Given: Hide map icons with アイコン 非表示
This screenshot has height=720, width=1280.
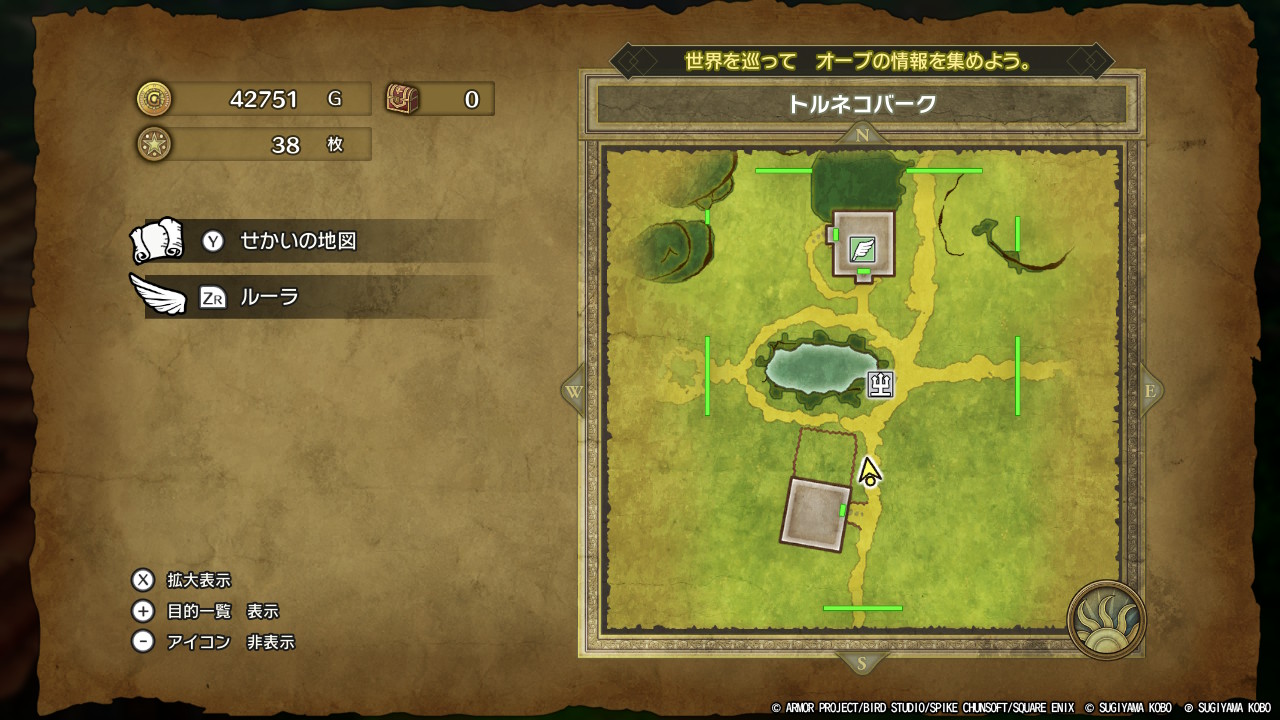Looking at the screenshot, I should [x=230, y=642].
